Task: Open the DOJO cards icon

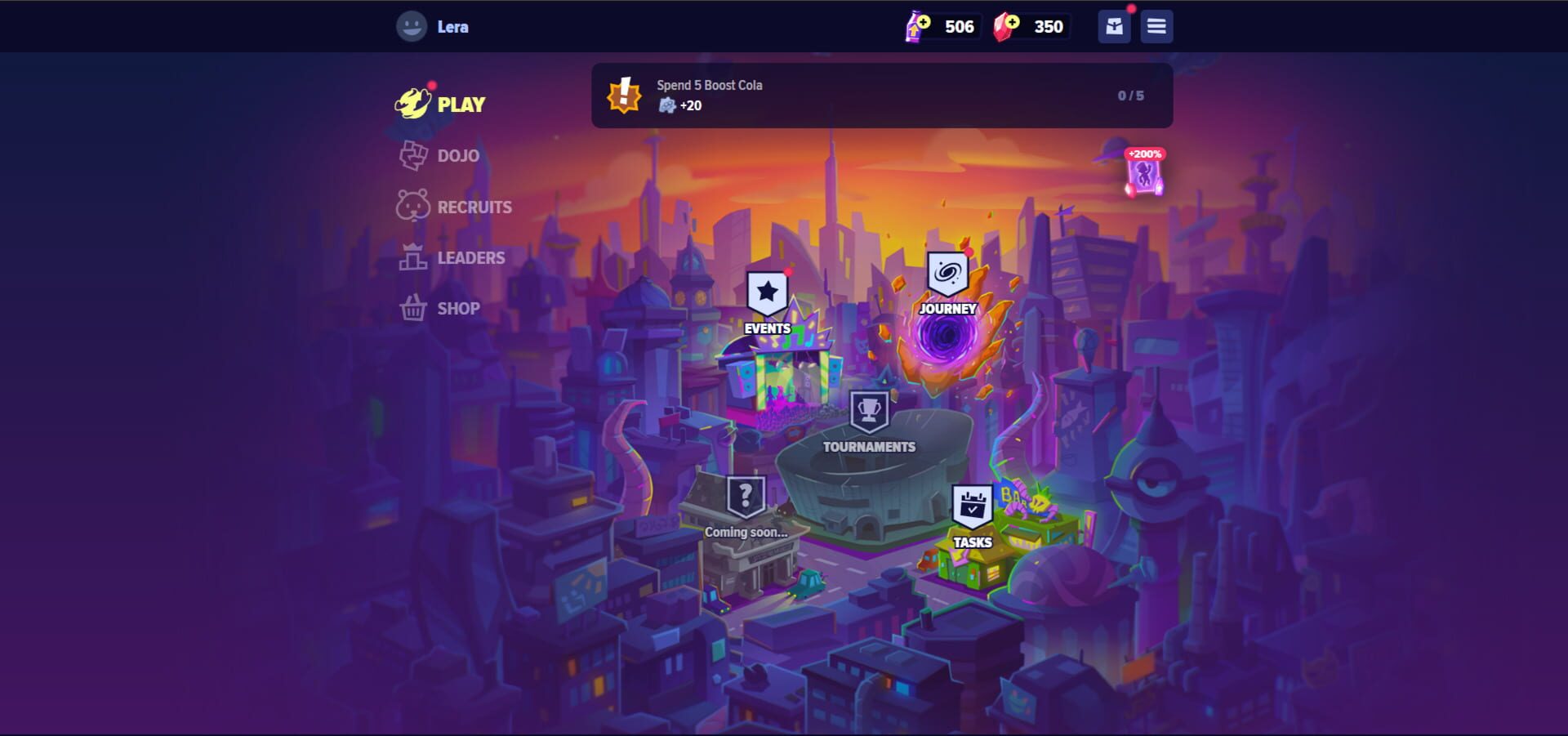Action: [414, 155]
